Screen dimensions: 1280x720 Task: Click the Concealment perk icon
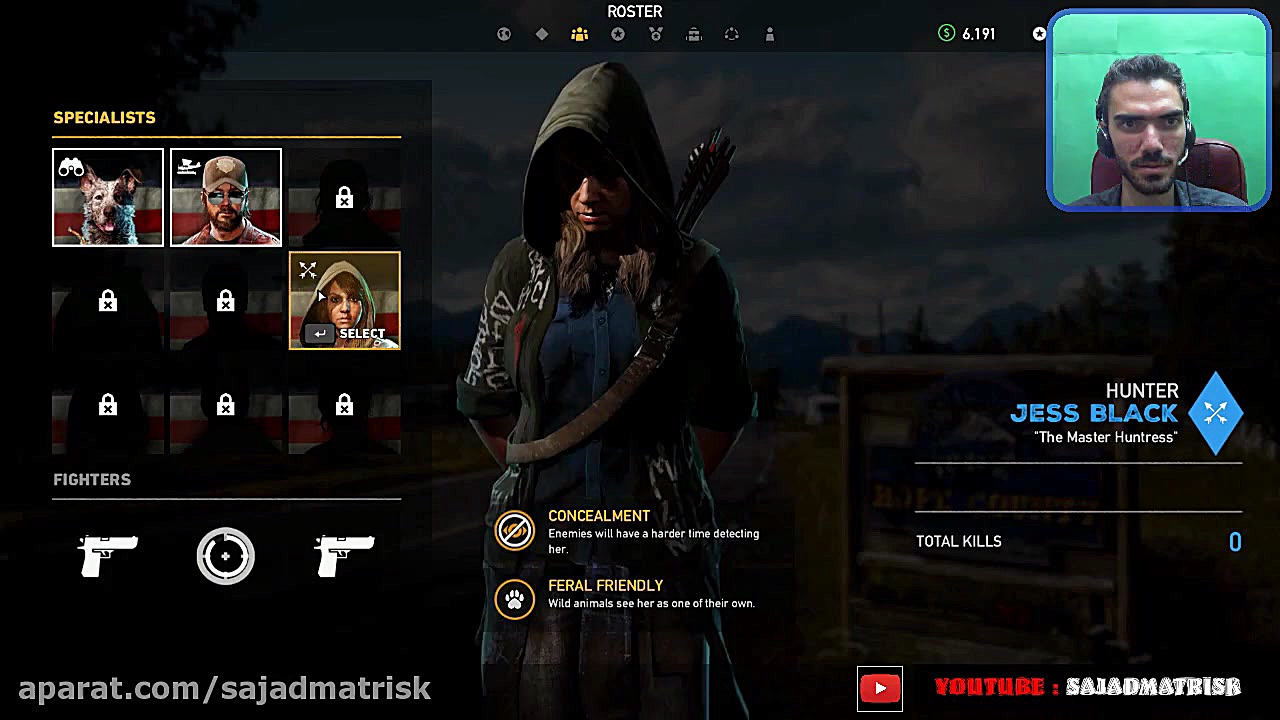coord(515,530)
